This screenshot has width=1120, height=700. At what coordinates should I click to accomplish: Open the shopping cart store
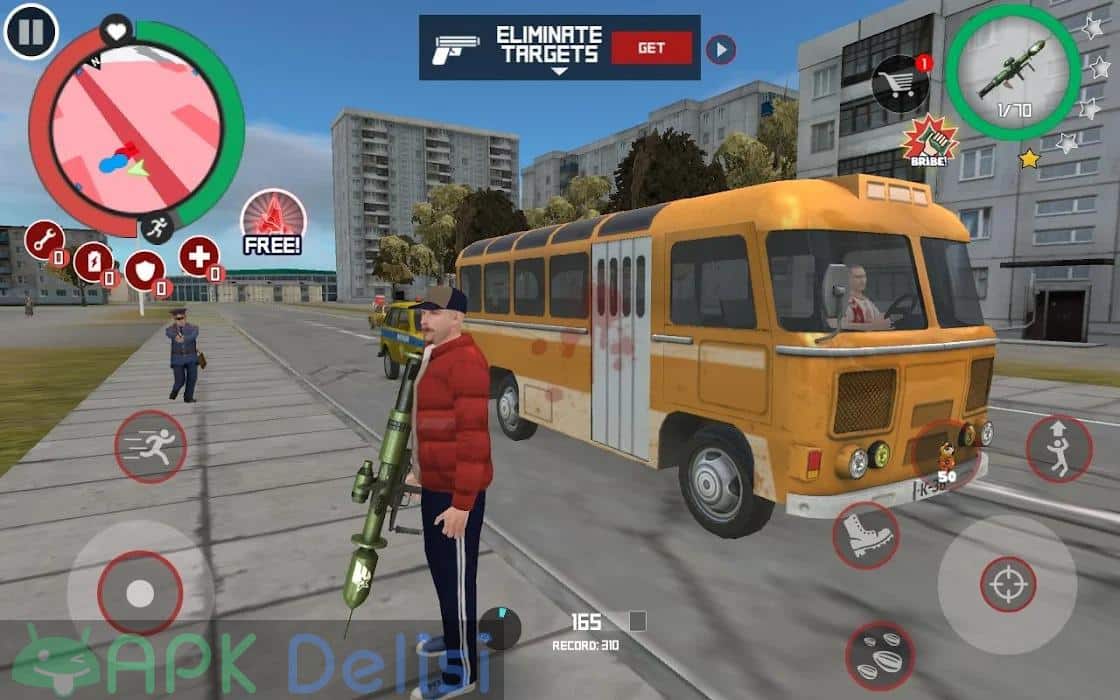coord(900,82)
